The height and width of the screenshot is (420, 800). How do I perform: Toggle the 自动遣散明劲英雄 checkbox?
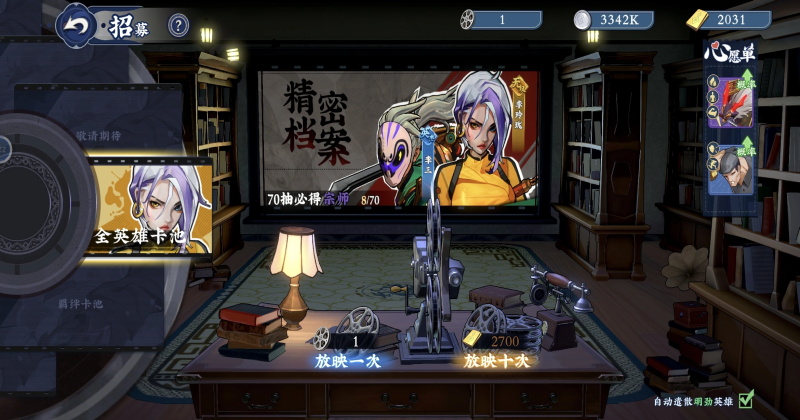pos(745,402)
